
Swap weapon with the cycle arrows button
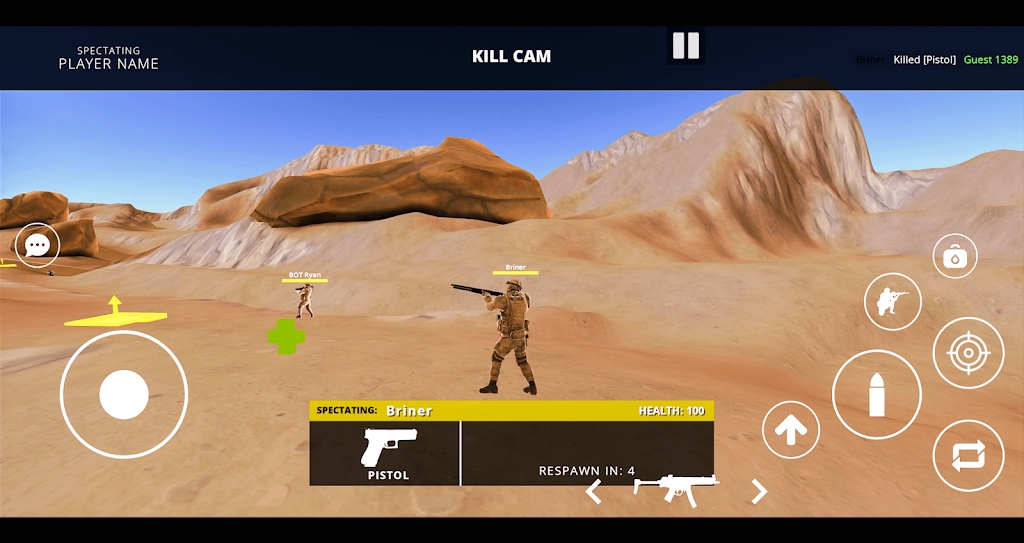tap(968, 456)
